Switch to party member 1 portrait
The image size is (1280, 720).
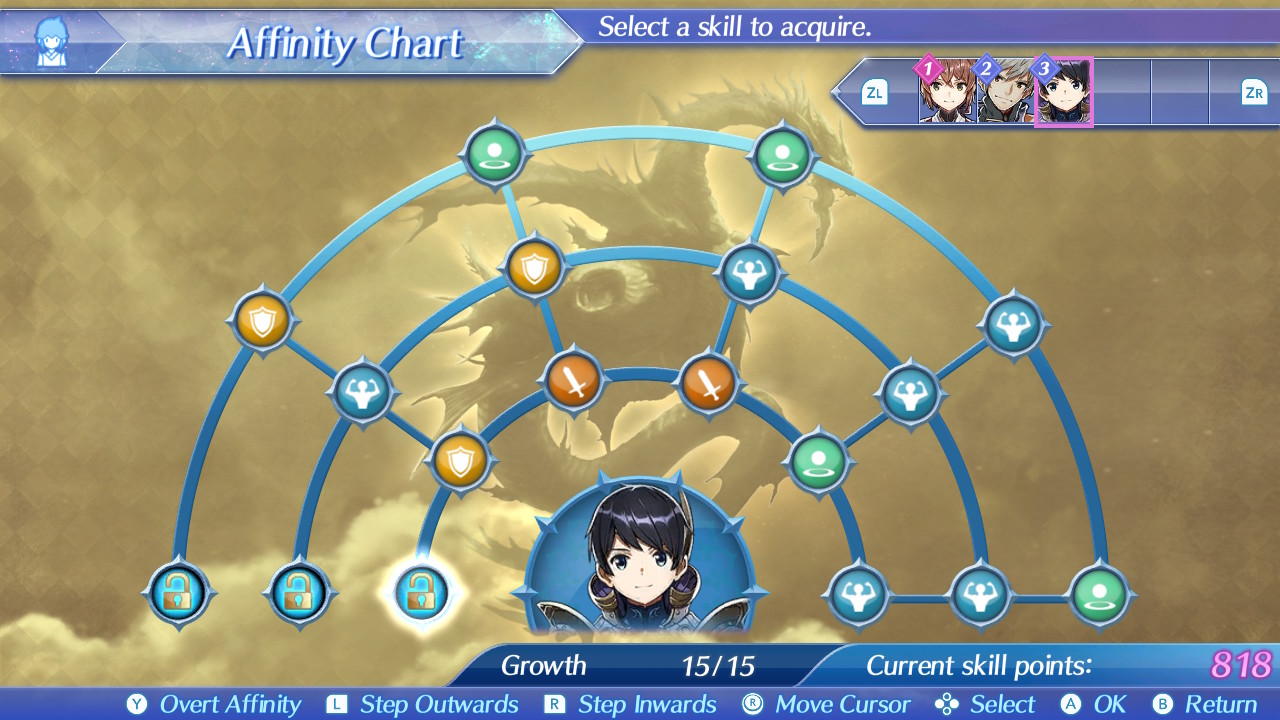coord(947,93)
